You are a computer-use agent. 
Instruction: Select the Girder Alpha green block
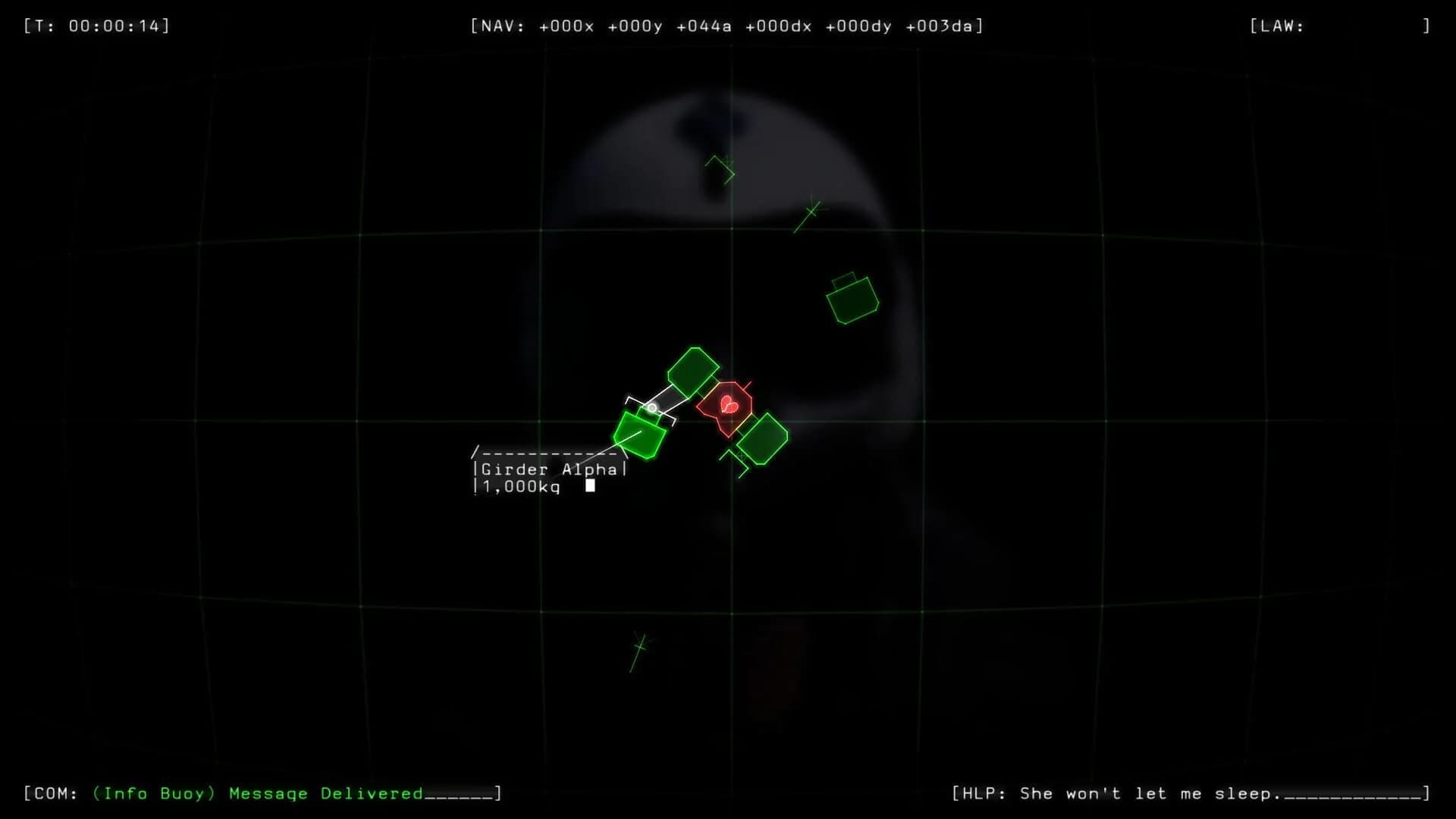pyautogui.click(x=639, y=435)
